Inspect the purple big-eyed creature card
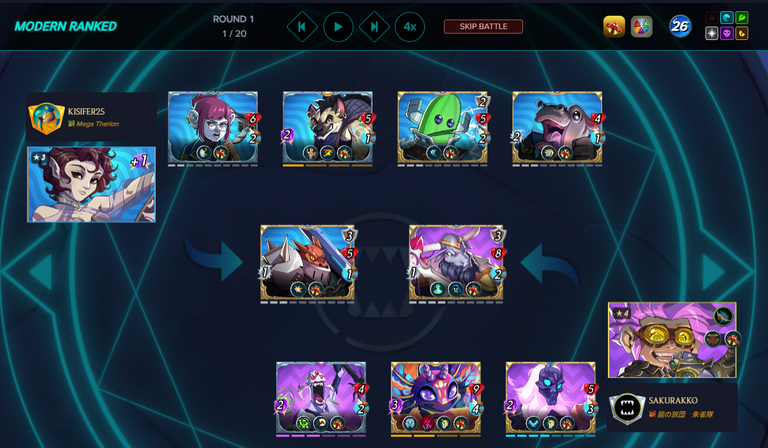 point(436,398)
